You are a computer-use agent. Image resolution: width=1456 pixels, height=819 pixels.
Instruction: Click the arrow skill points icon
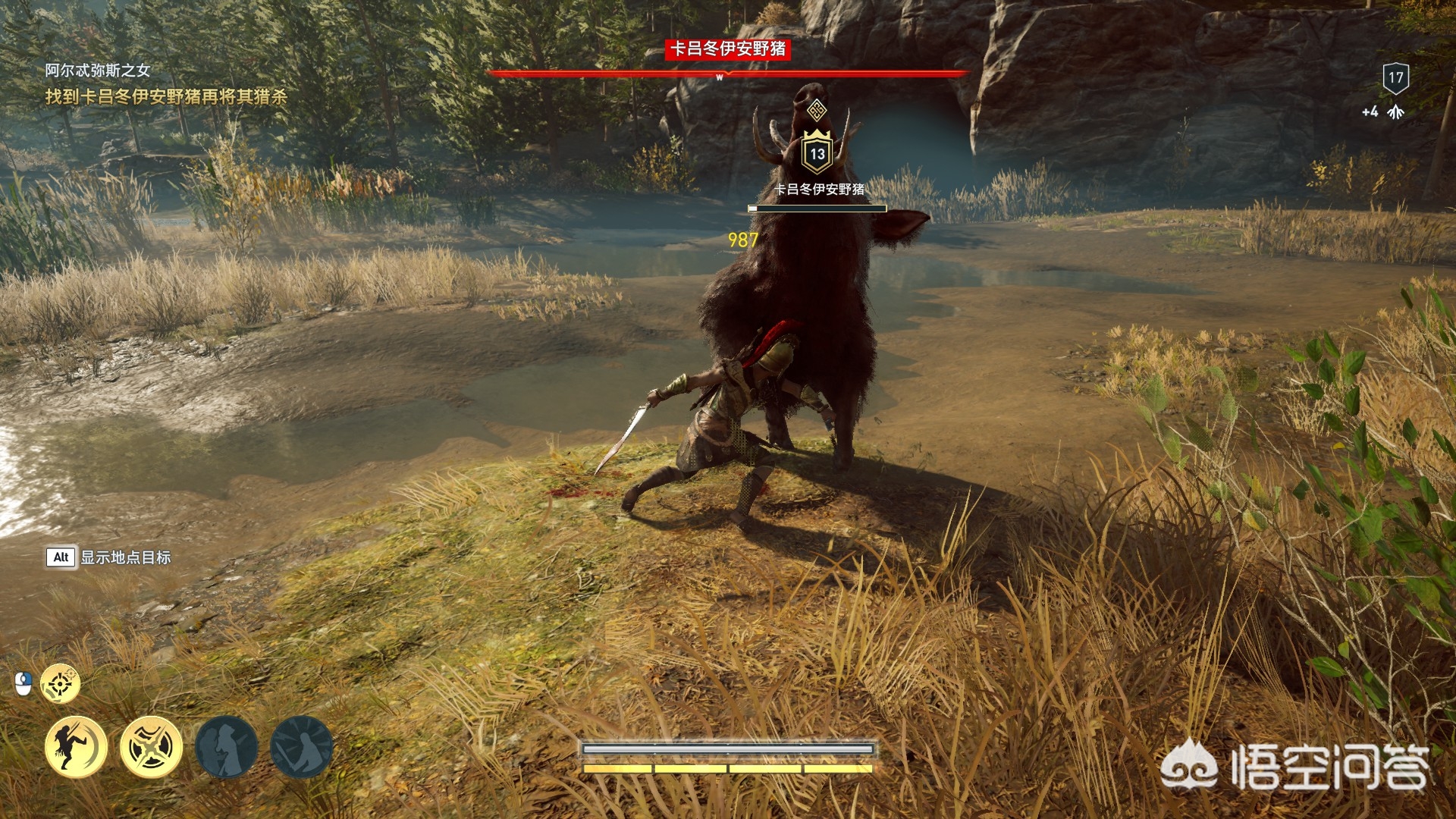1395,112
